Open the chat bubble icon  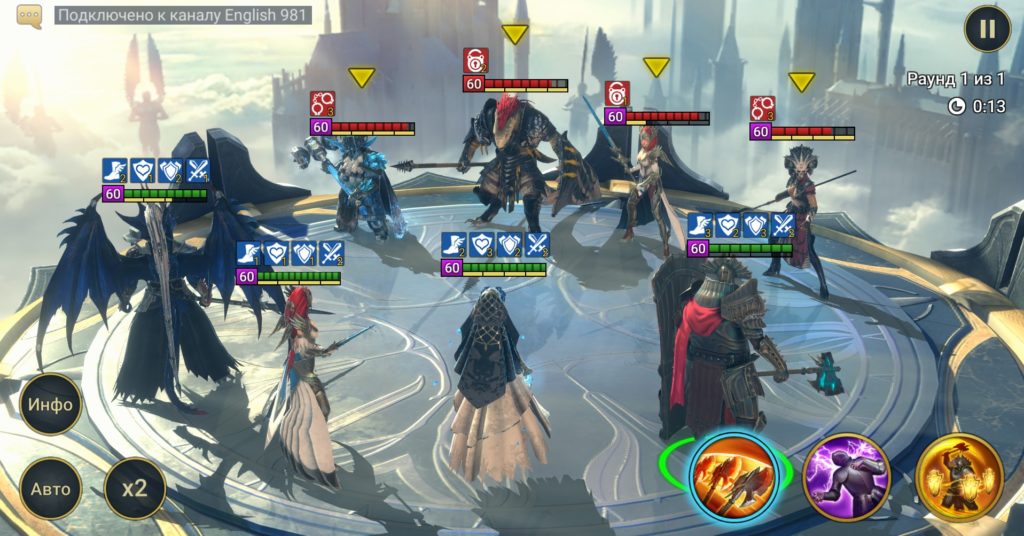30,16
